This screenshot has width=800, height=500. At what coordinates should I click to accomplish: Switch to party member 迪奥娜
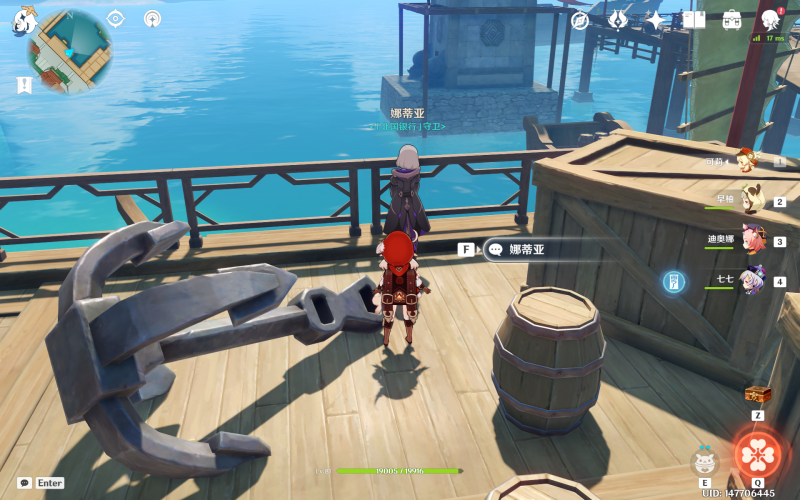[x=752, y=240]
